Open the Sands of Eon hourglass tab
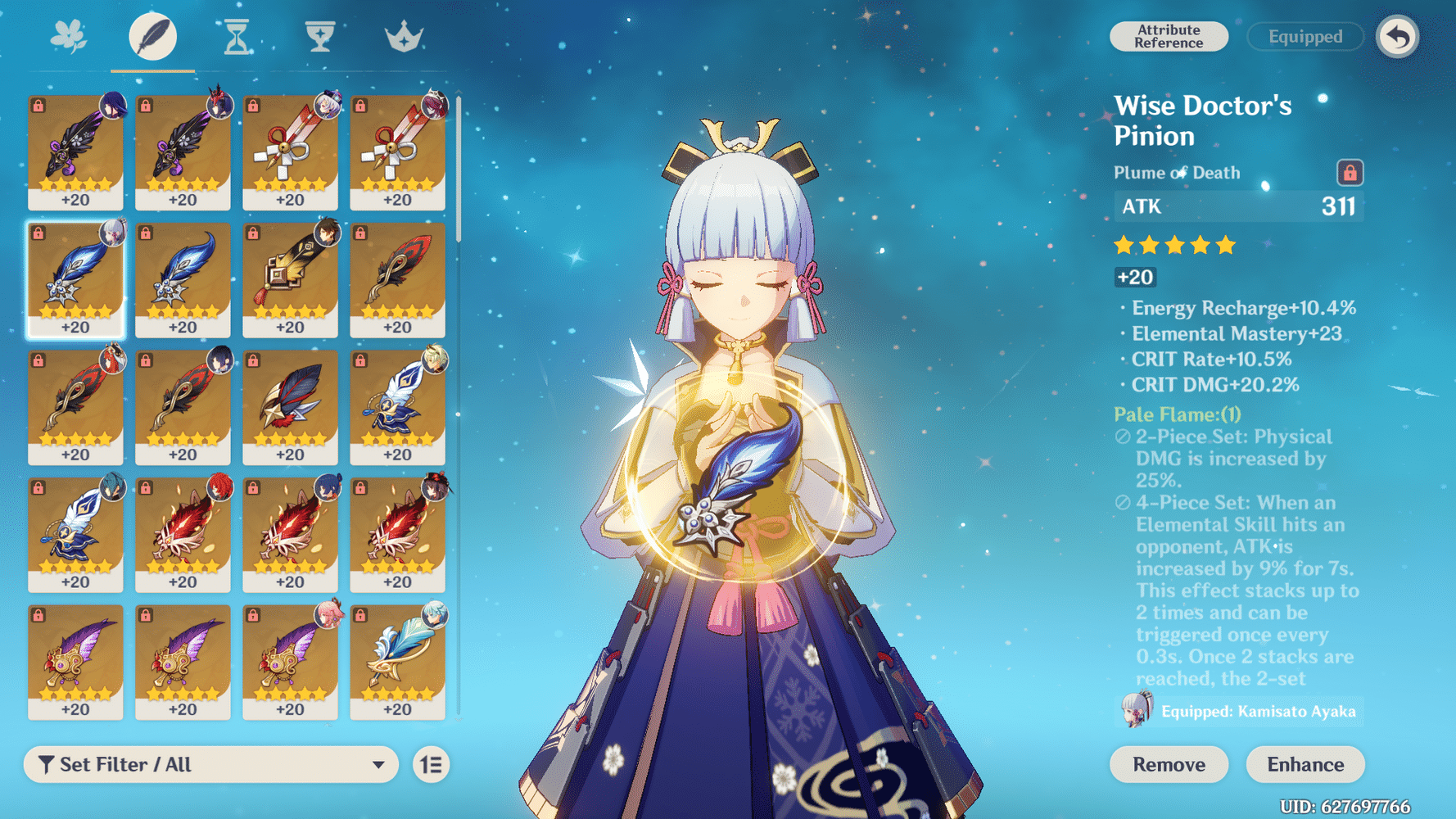 point(236,34)
